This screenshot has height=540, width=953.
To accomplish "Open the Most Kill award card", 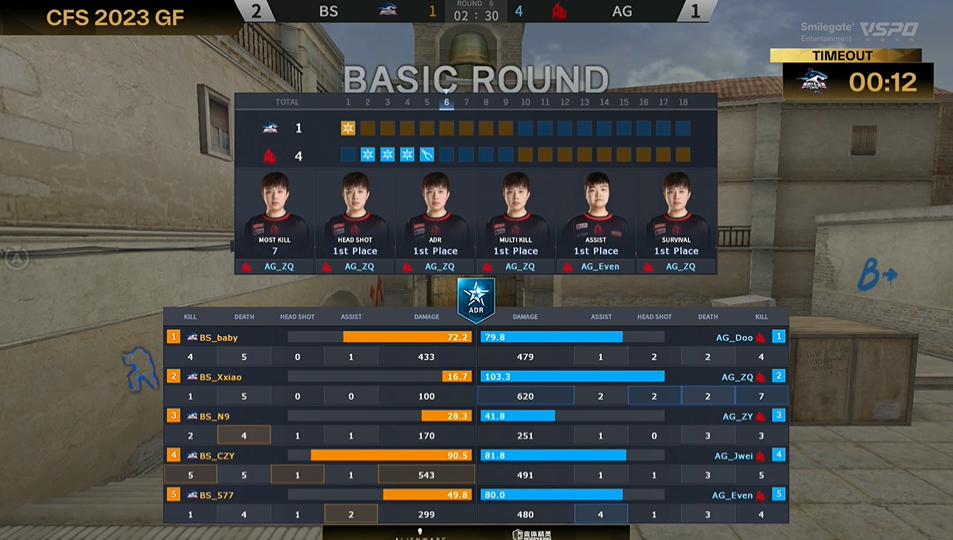I will [x=274, y=222].
